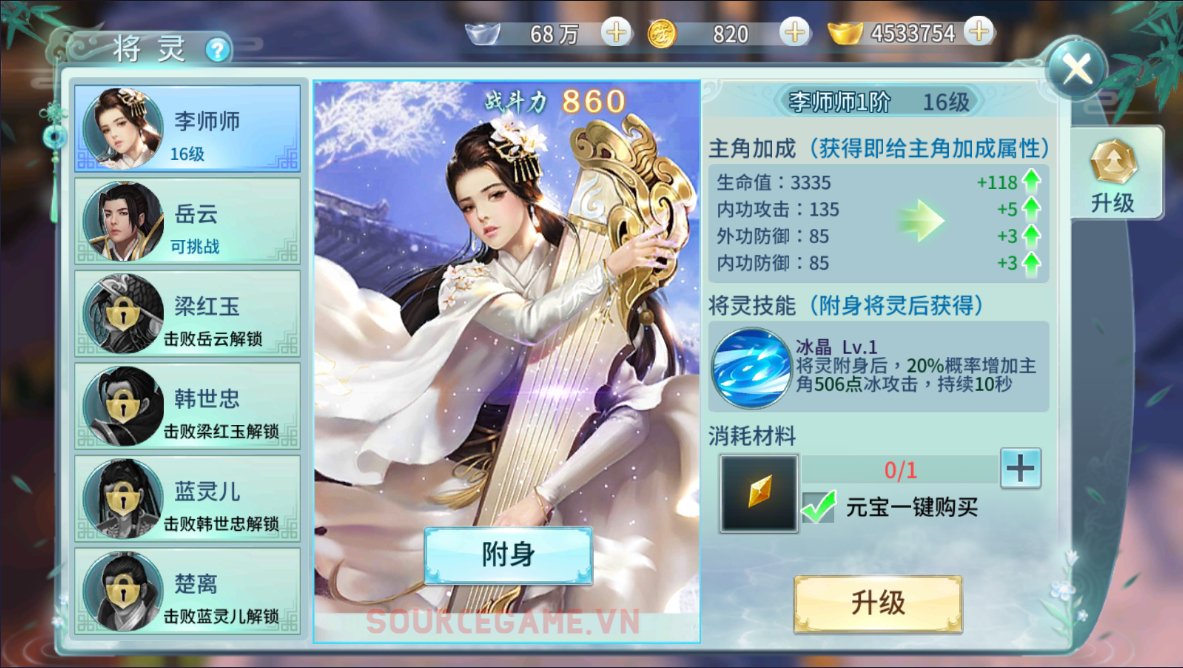Select the locked 楚离 entry
The image size is (1183, 668).
pos(187,590)
